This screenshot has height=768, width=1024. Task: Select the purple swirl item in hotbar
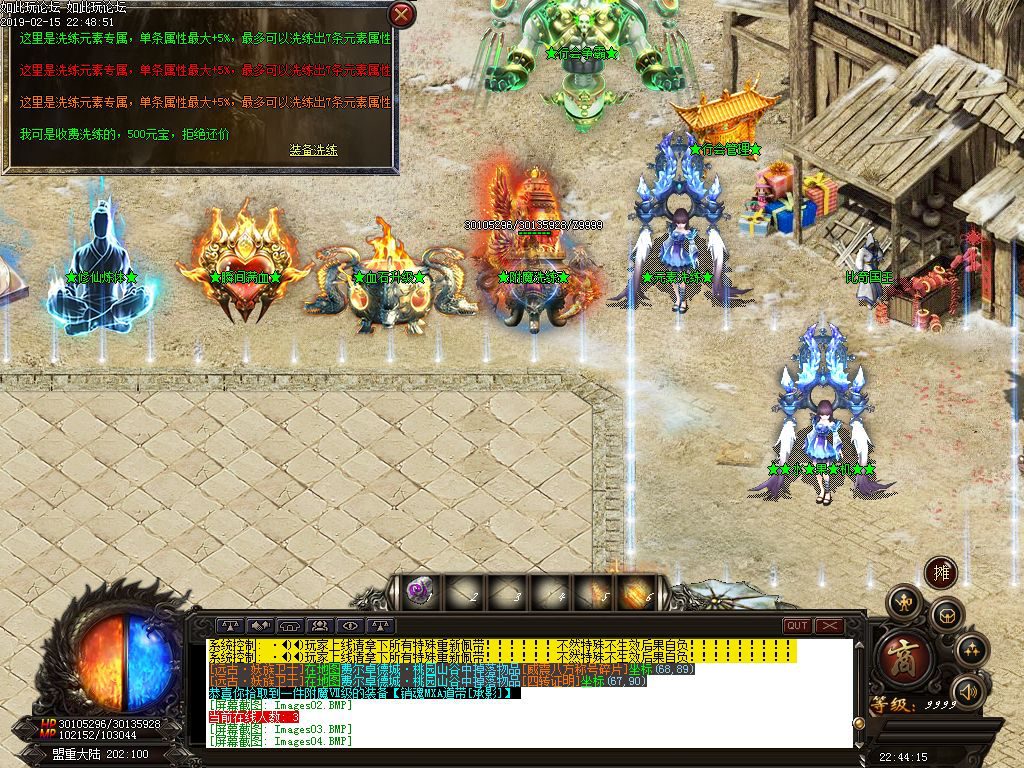pos(417,593)
